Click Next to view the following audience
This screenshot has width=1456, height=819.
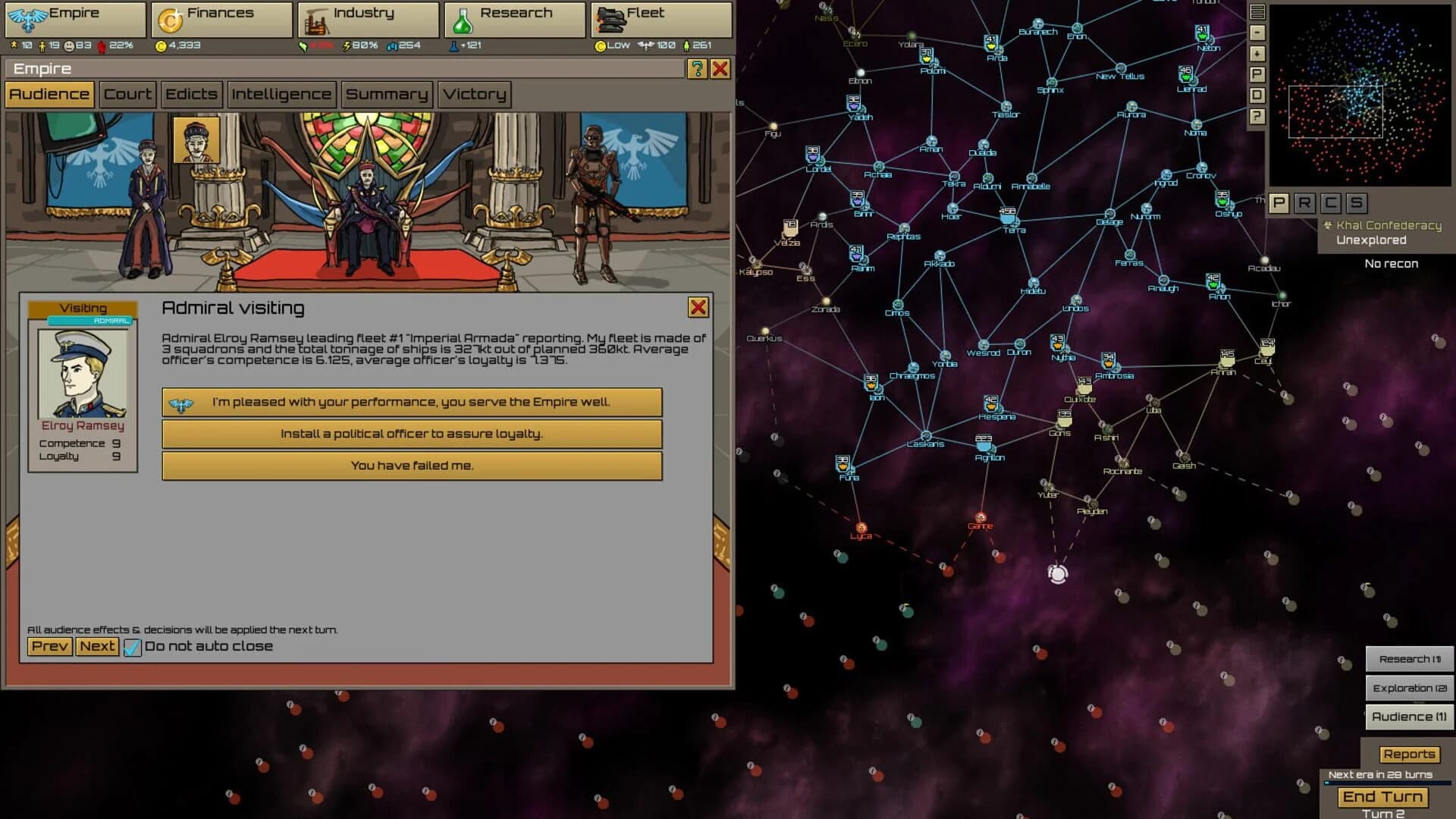click(x=97, y=646)
